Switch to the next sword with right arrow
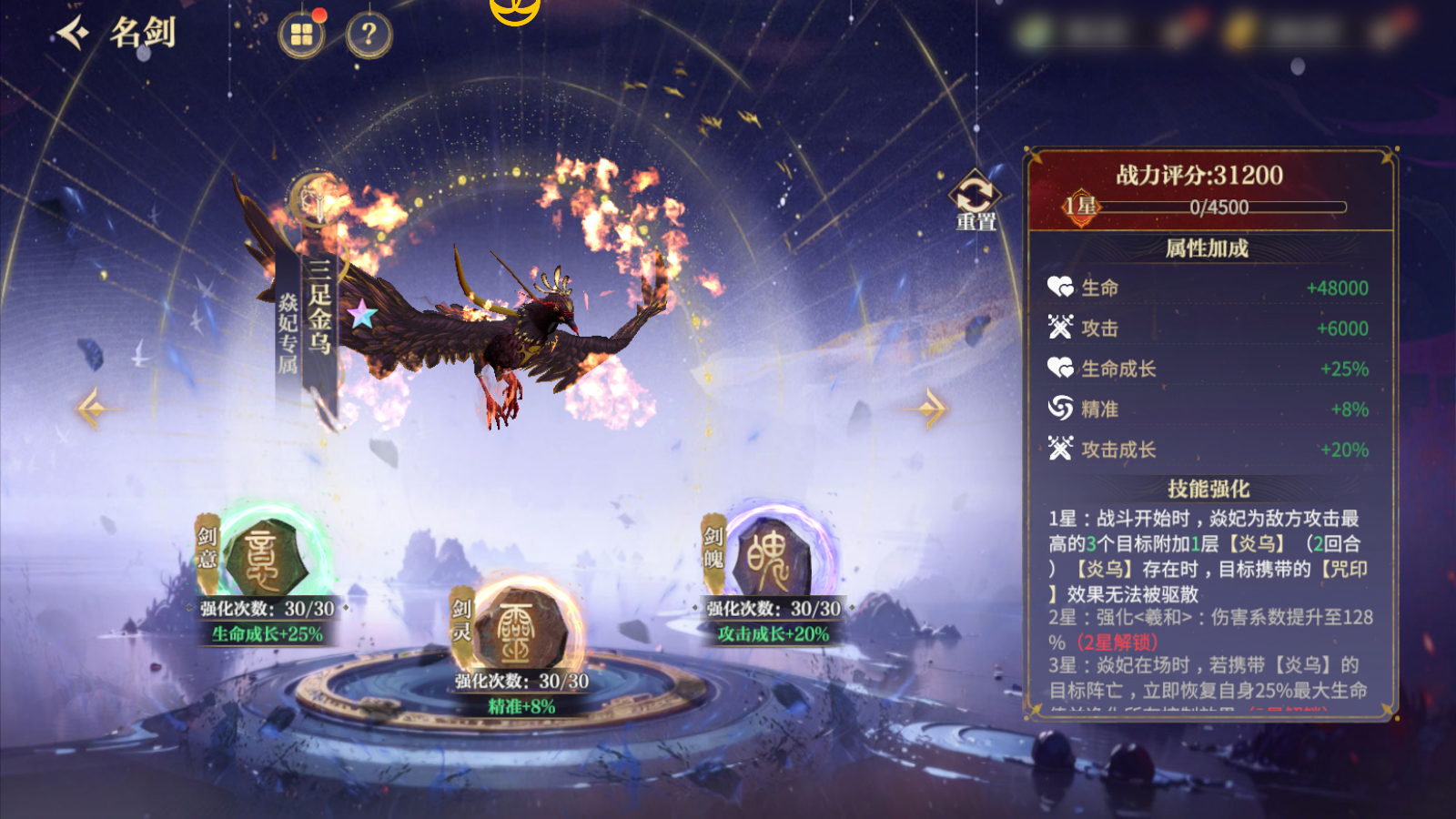This screenshot has height=819, width=1456. pos(931,409)
